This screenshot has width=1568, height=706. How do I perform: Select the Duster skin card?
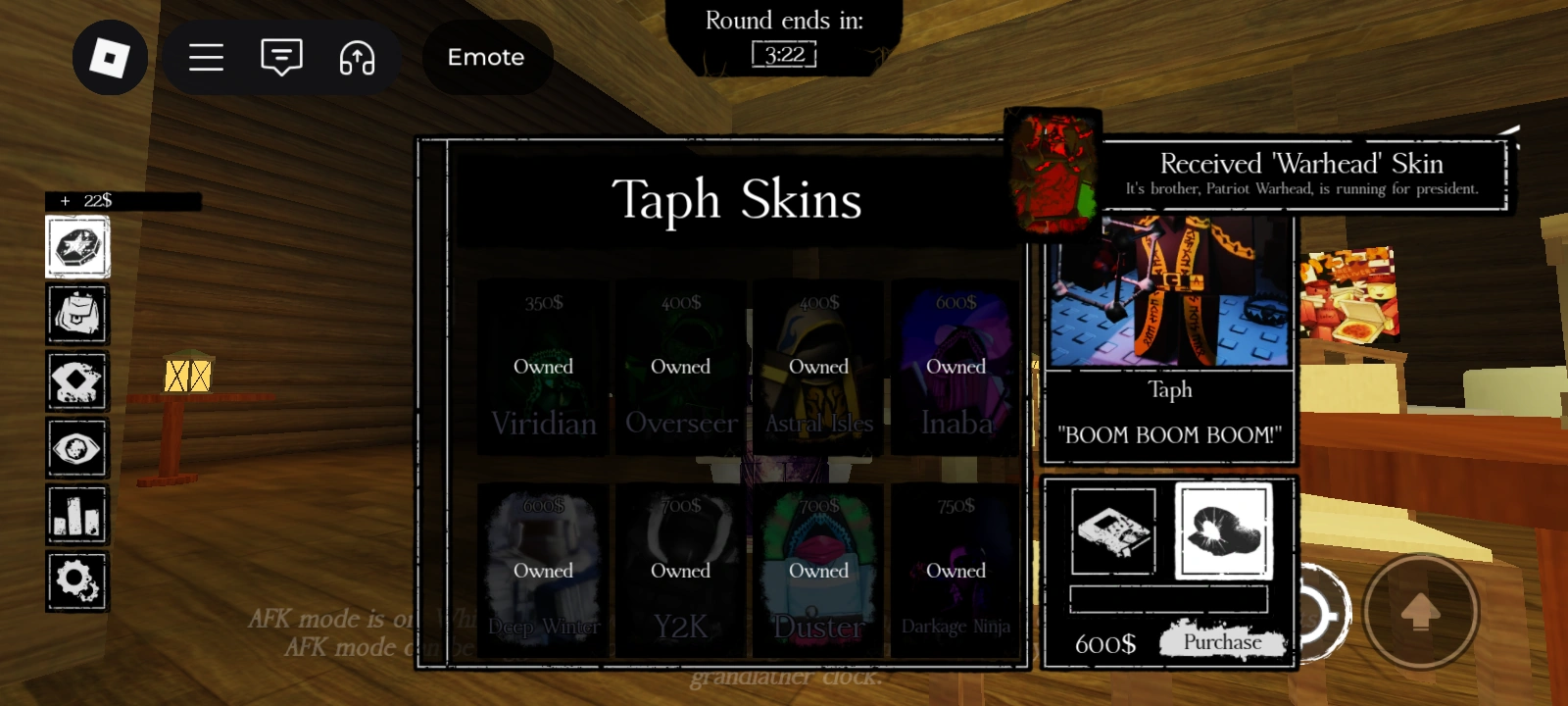(818, 569)
